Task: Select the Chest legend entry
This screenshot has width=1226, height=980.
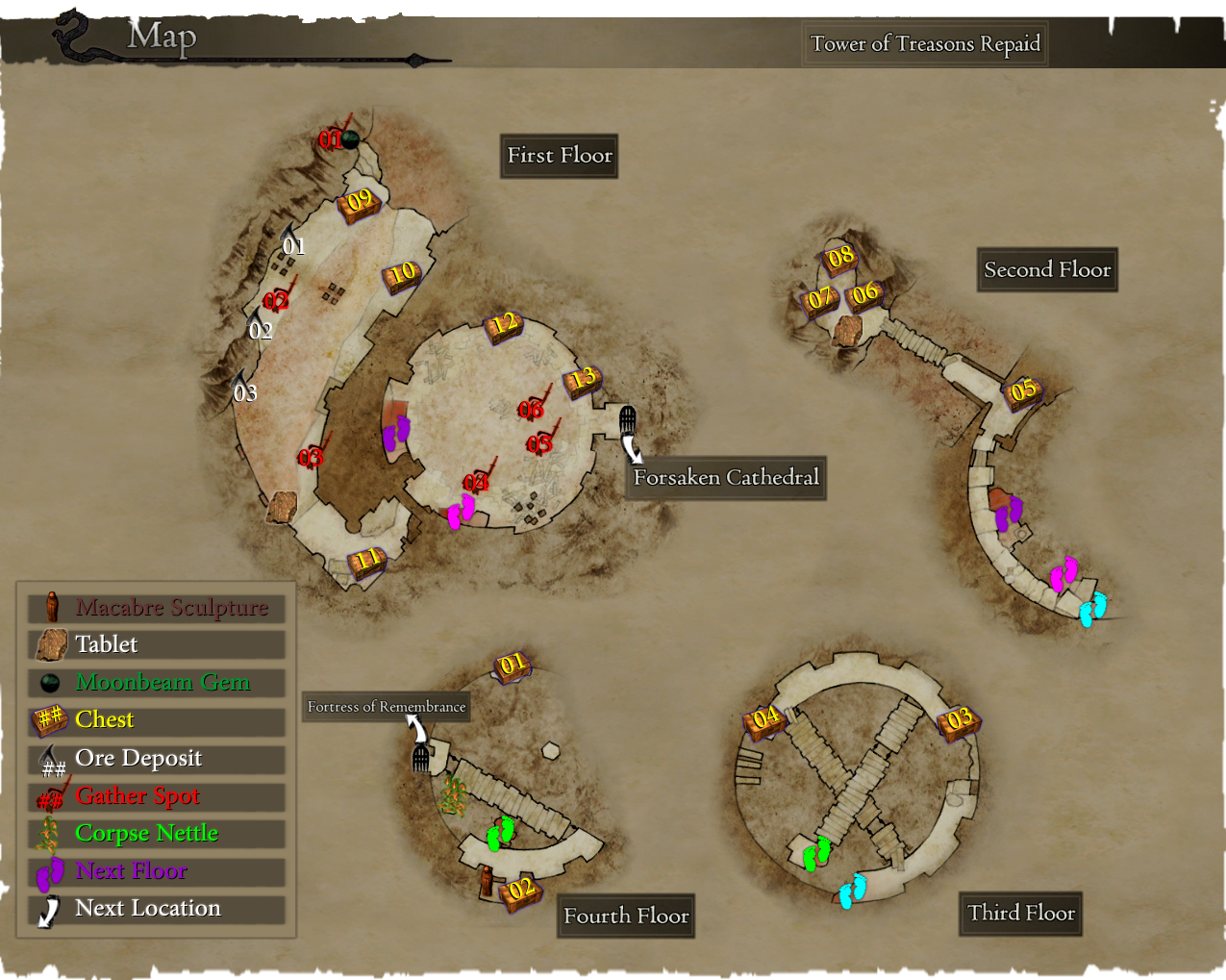Action: (157, 720)
